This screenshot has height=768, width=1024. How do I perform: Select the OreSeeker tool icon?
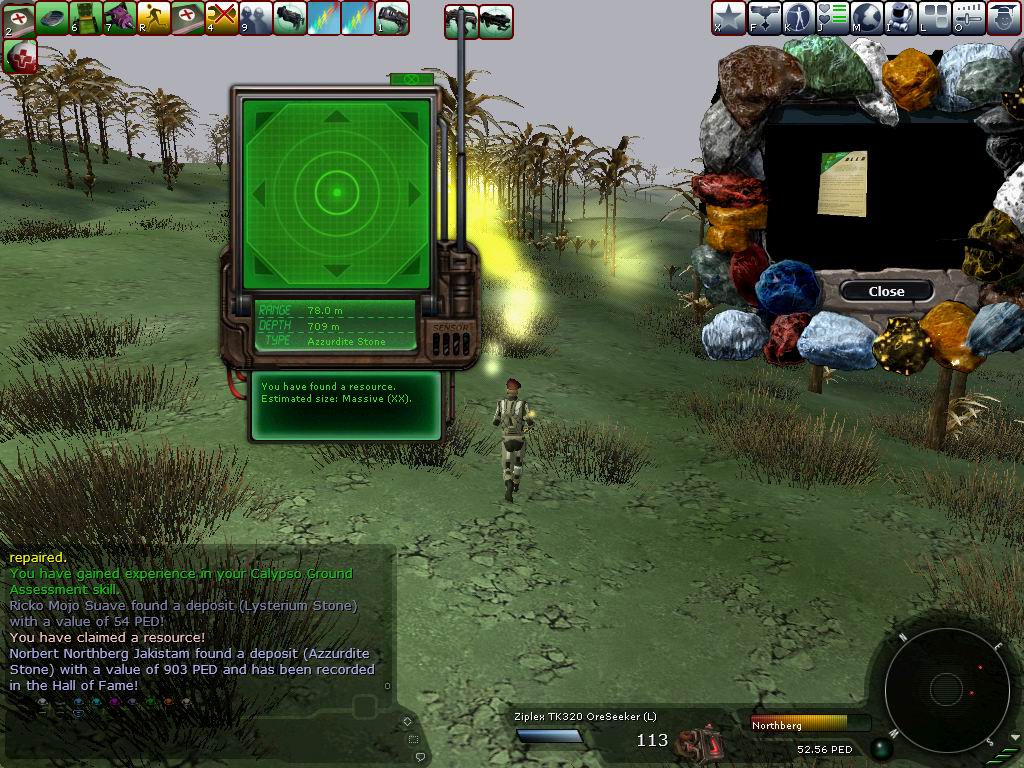699,742
